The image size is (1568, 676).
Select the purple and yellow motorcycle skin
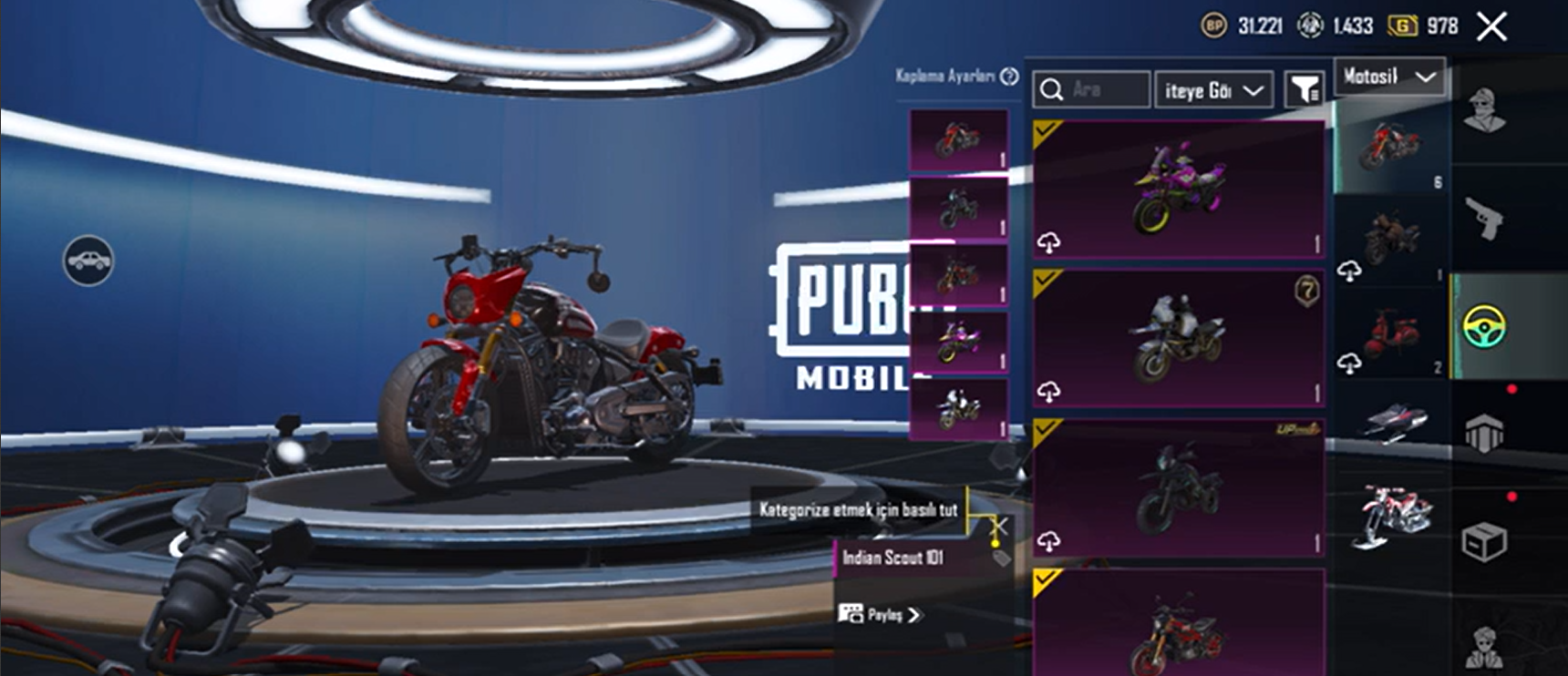pyautogui.click(x=1178, y=189)
